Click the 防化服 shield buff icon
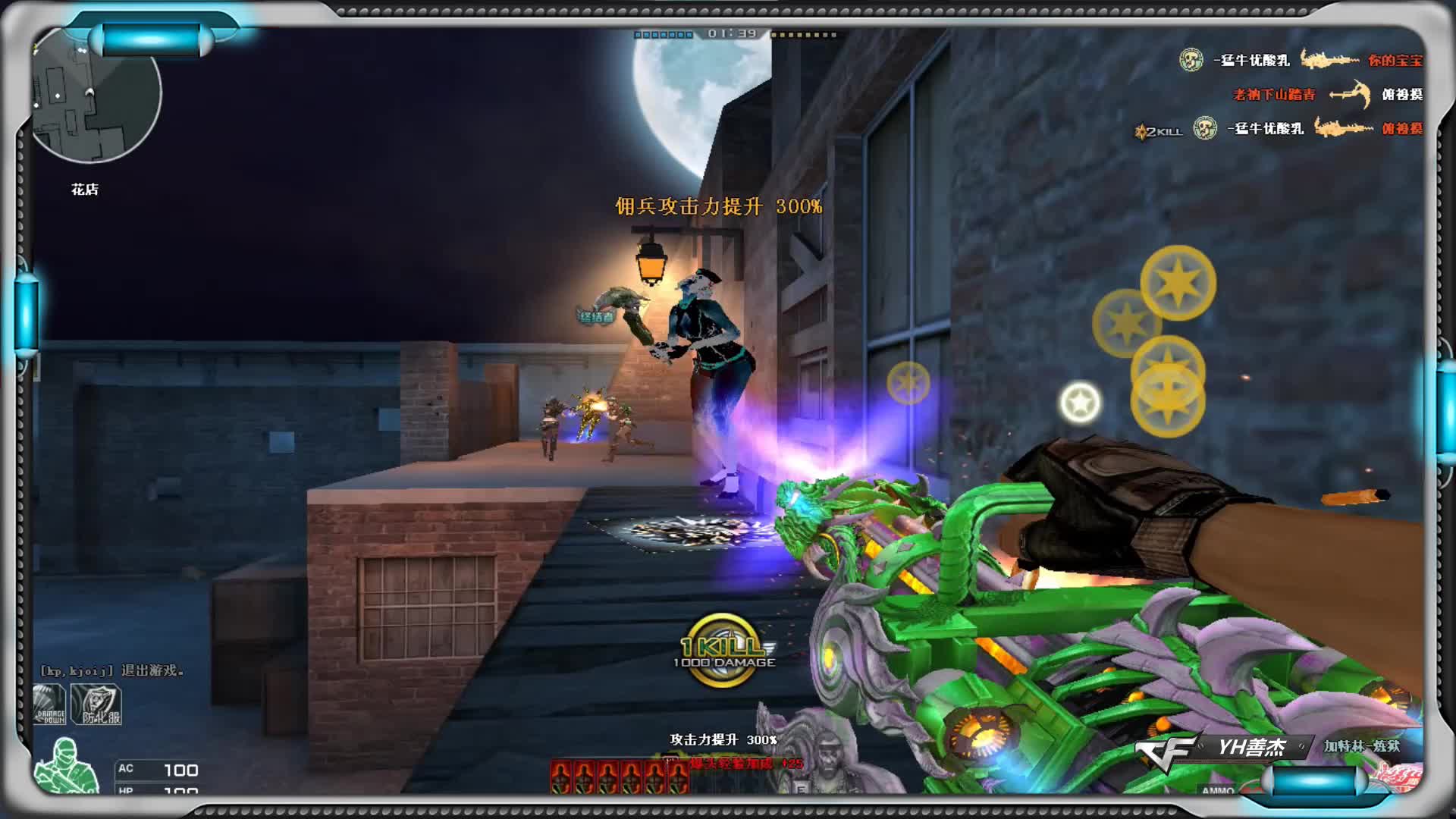1456x819 pixels. tap(97, 705)
